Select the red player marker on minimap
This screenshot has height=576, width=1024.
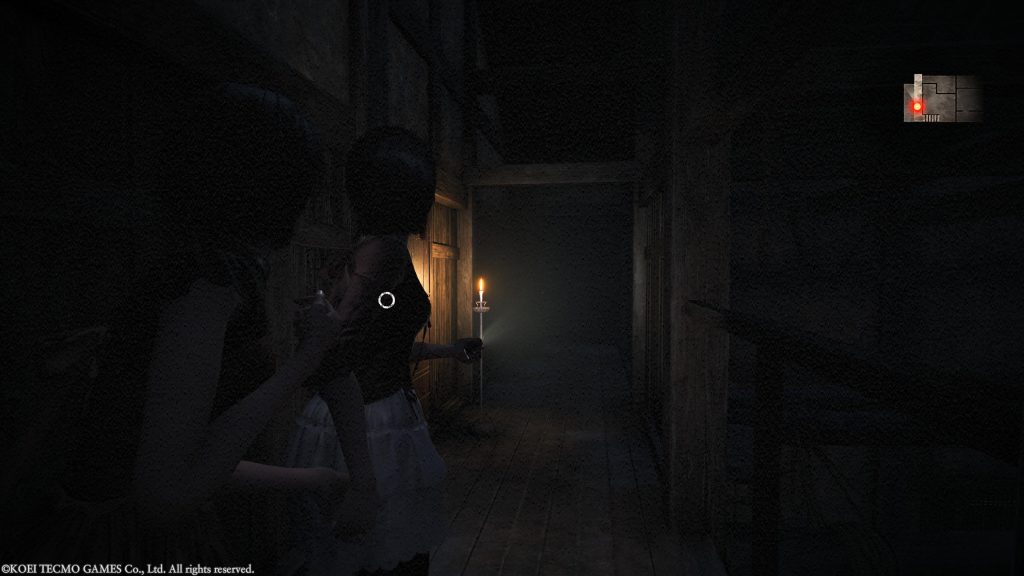pyautogui.click(x=916, y=105)
